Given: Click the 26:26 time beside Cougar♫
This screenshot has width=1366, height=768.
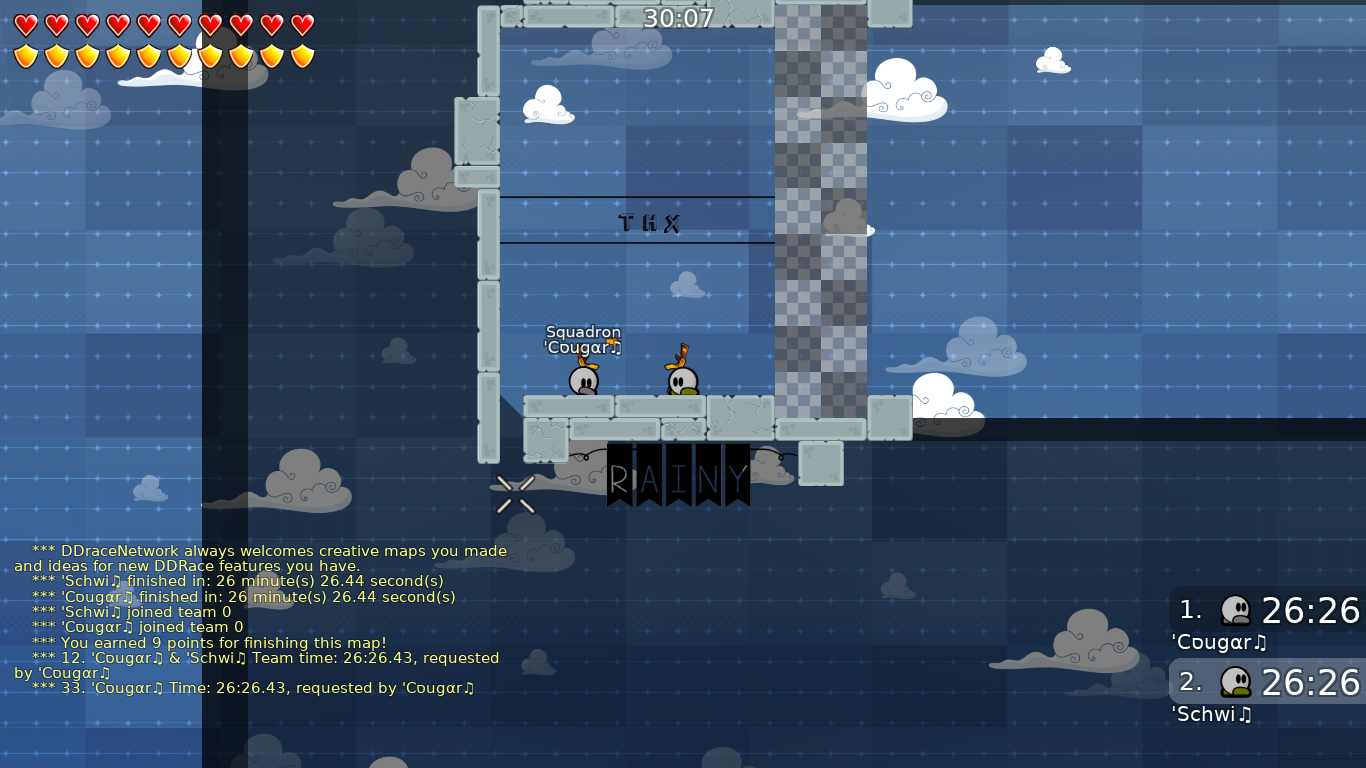Looking at the screenshot, I should coord(1311,611).
